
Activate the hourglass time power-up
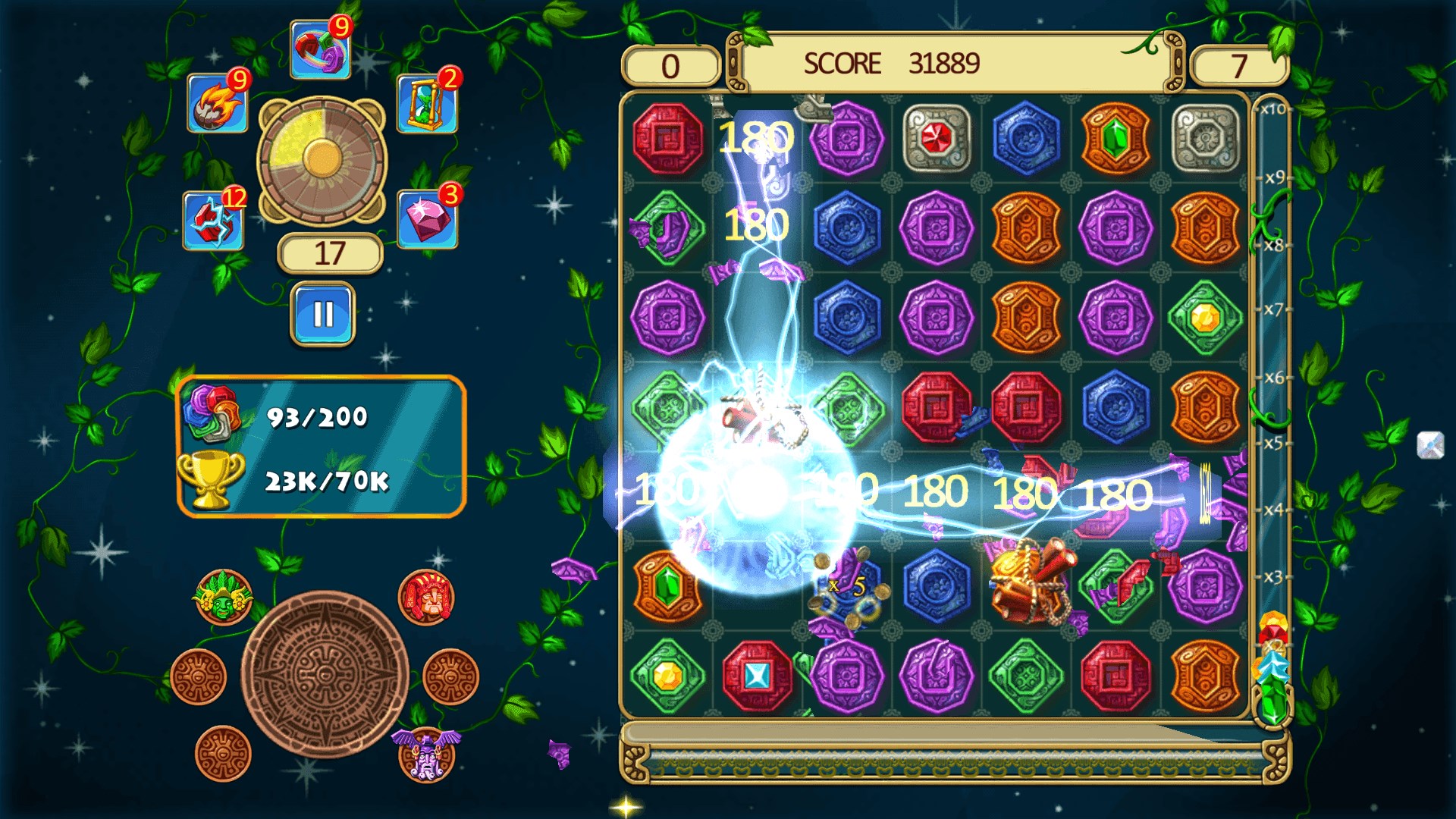427,103
